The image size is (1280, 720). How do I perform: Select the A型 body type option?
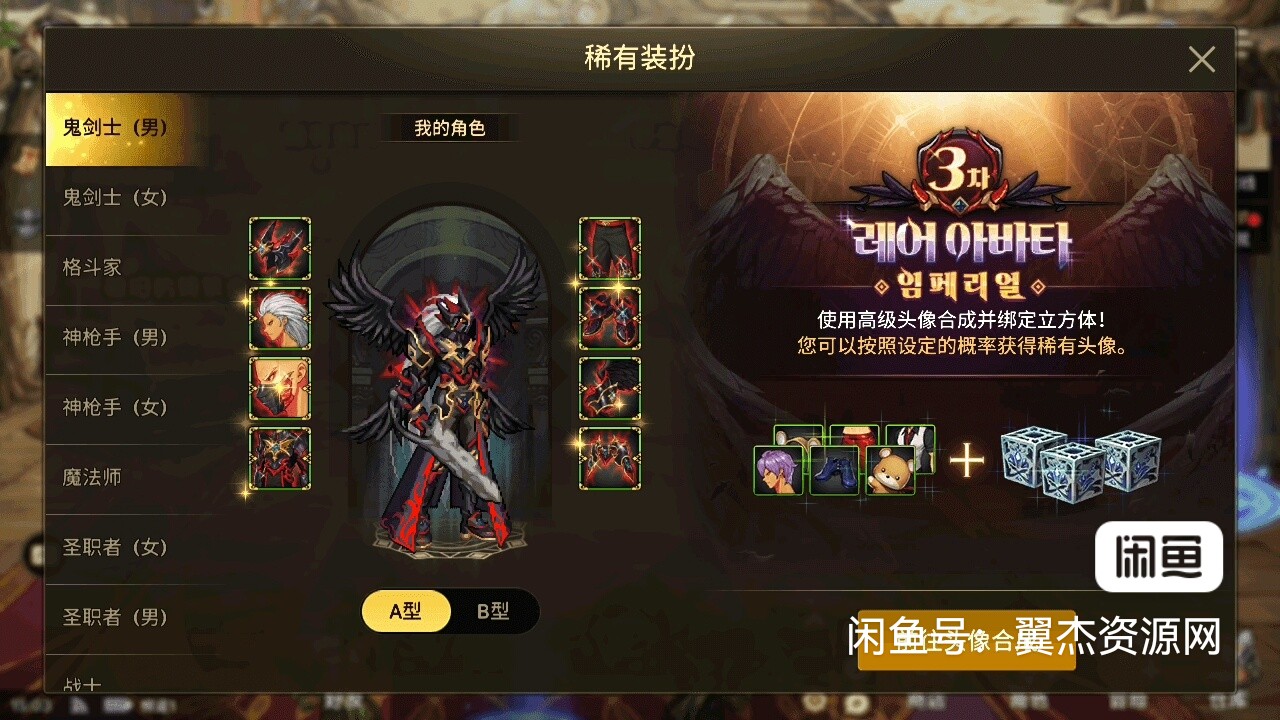coord(406,612)
